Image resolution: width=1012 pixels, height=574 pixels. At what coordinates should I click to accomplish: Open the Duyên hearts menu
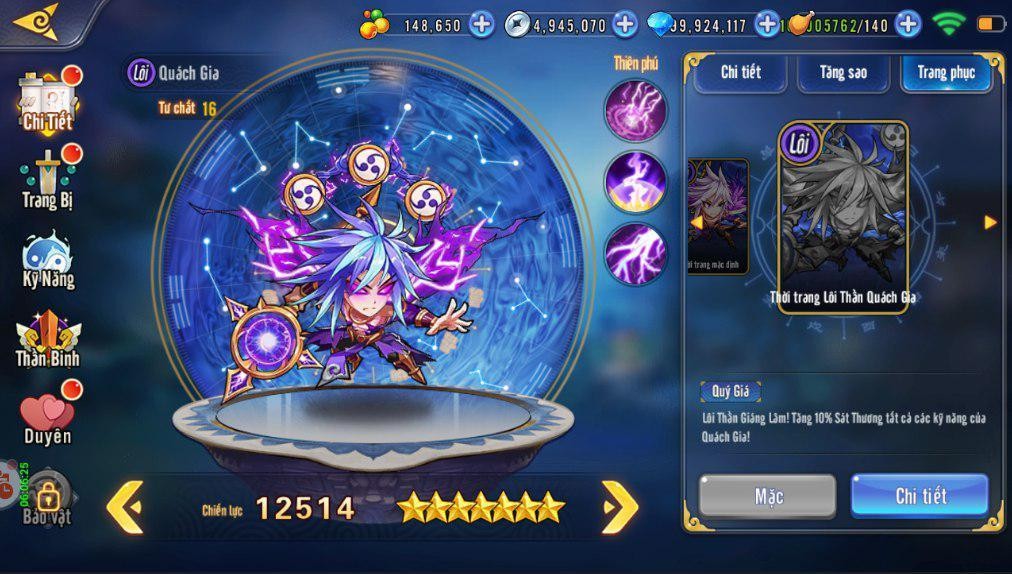[47, 417]
